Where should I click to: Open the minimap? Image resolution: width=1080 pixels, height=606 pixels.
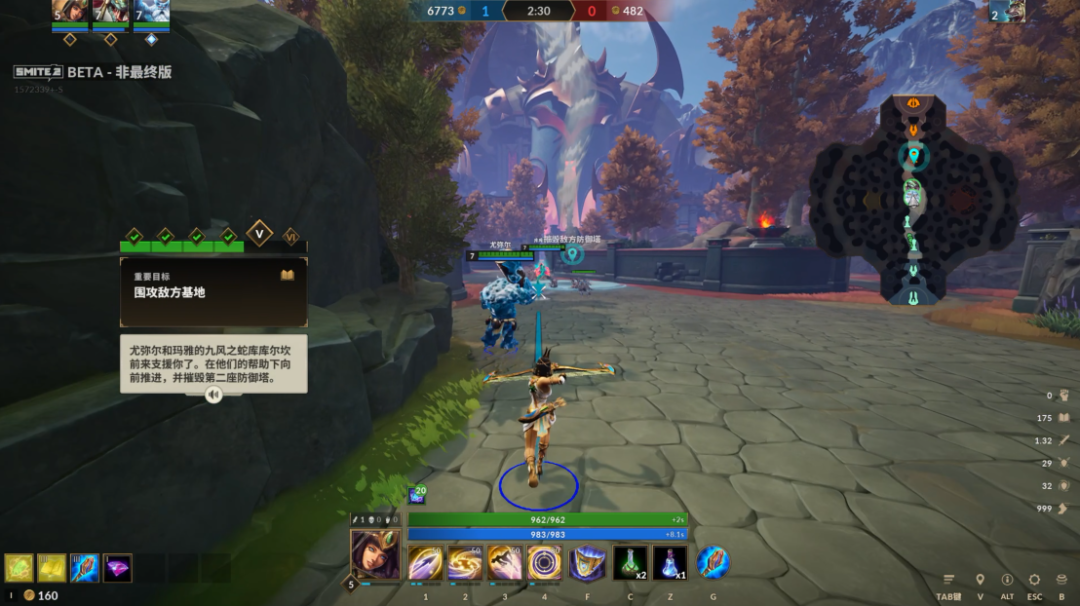pos(912,200)
